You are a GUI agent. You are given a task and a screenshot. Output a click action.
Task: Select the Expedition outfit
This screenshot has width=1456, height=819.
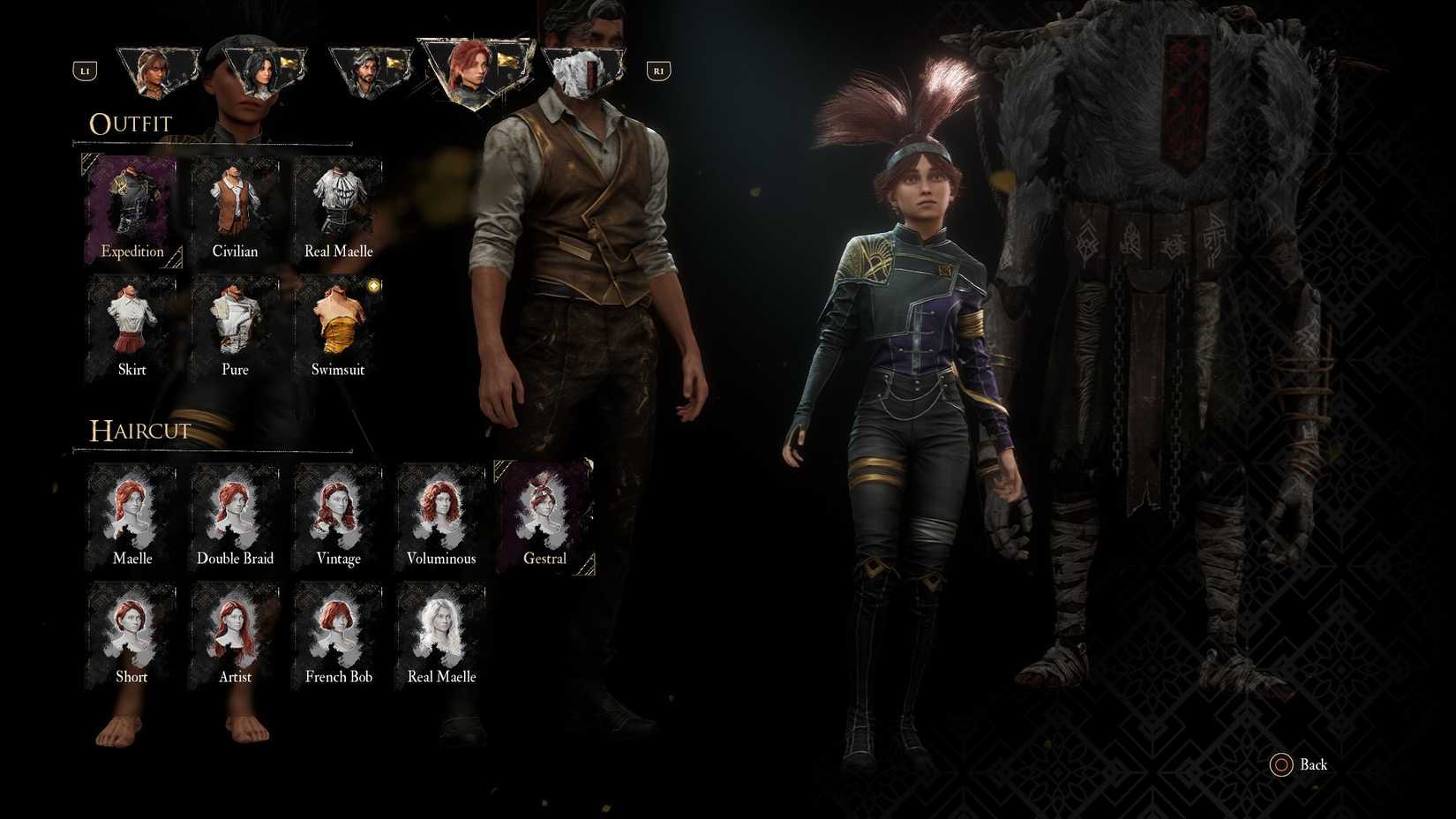click(132, 203)
